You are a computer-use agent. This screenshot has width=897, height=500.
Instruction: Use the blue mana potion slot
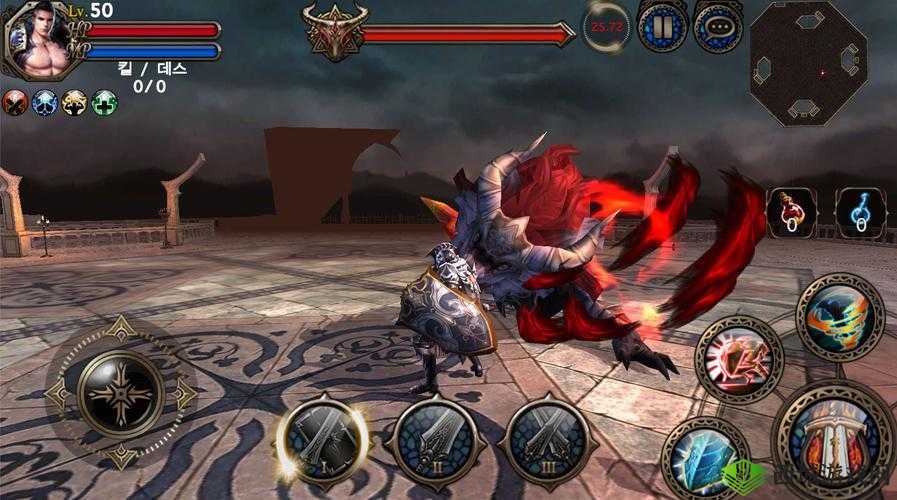click(859, 212)
